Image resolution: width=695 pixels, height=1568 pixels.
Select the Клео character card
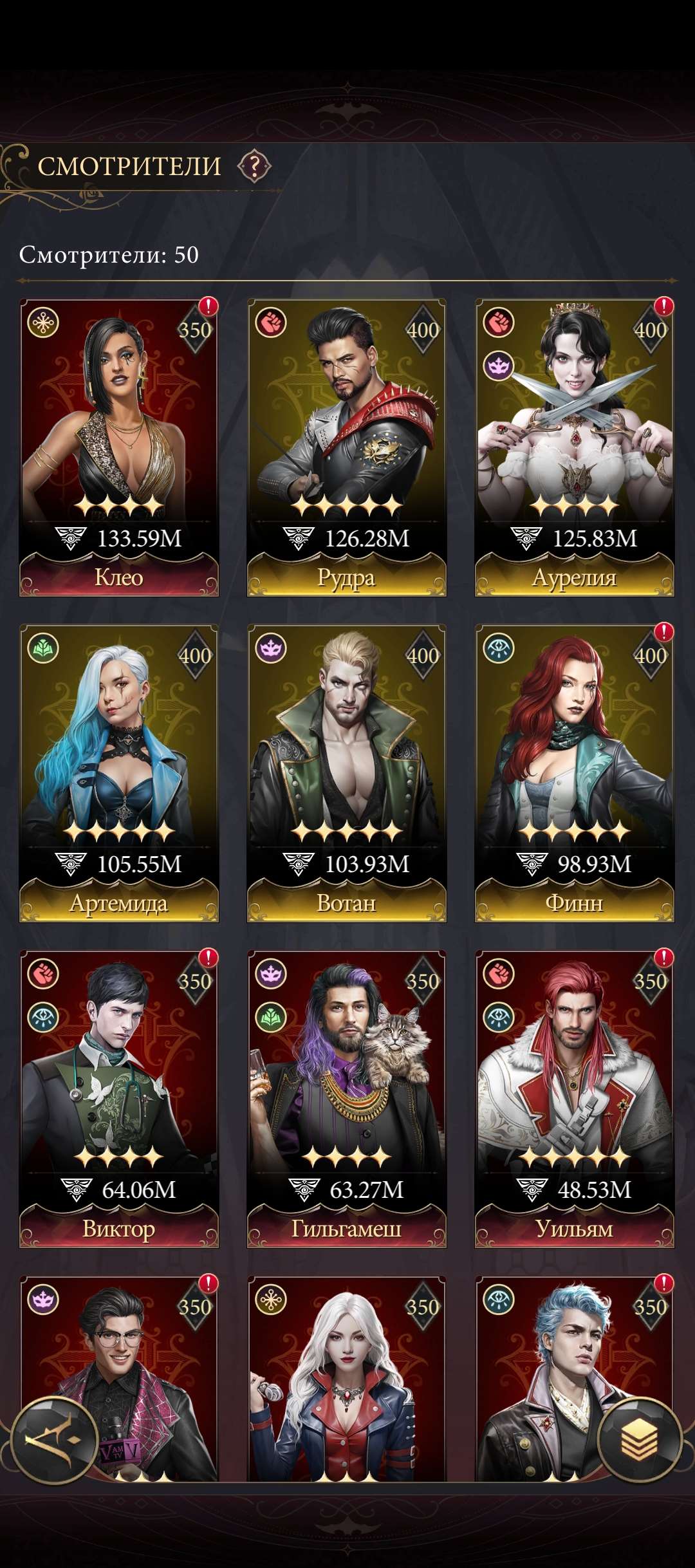[119, 447]
